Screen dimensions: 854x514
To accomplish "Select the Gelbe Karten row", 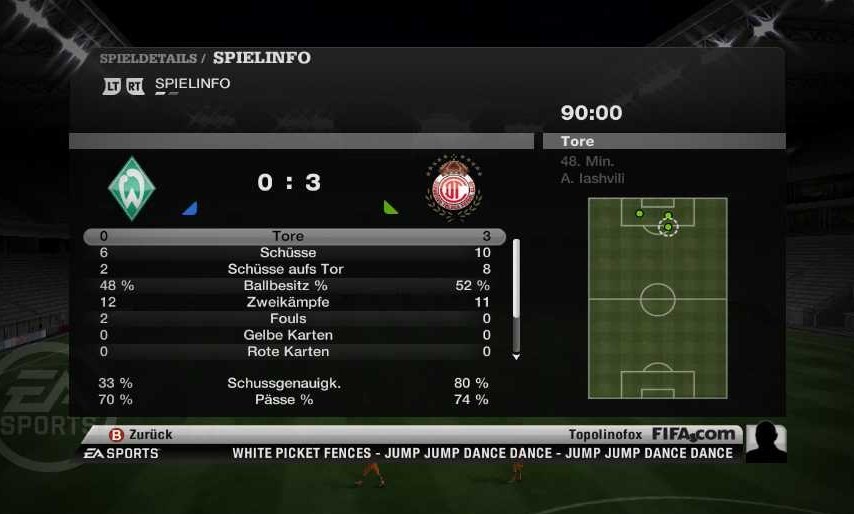I will pyautogui.click(x=288, y=335).
